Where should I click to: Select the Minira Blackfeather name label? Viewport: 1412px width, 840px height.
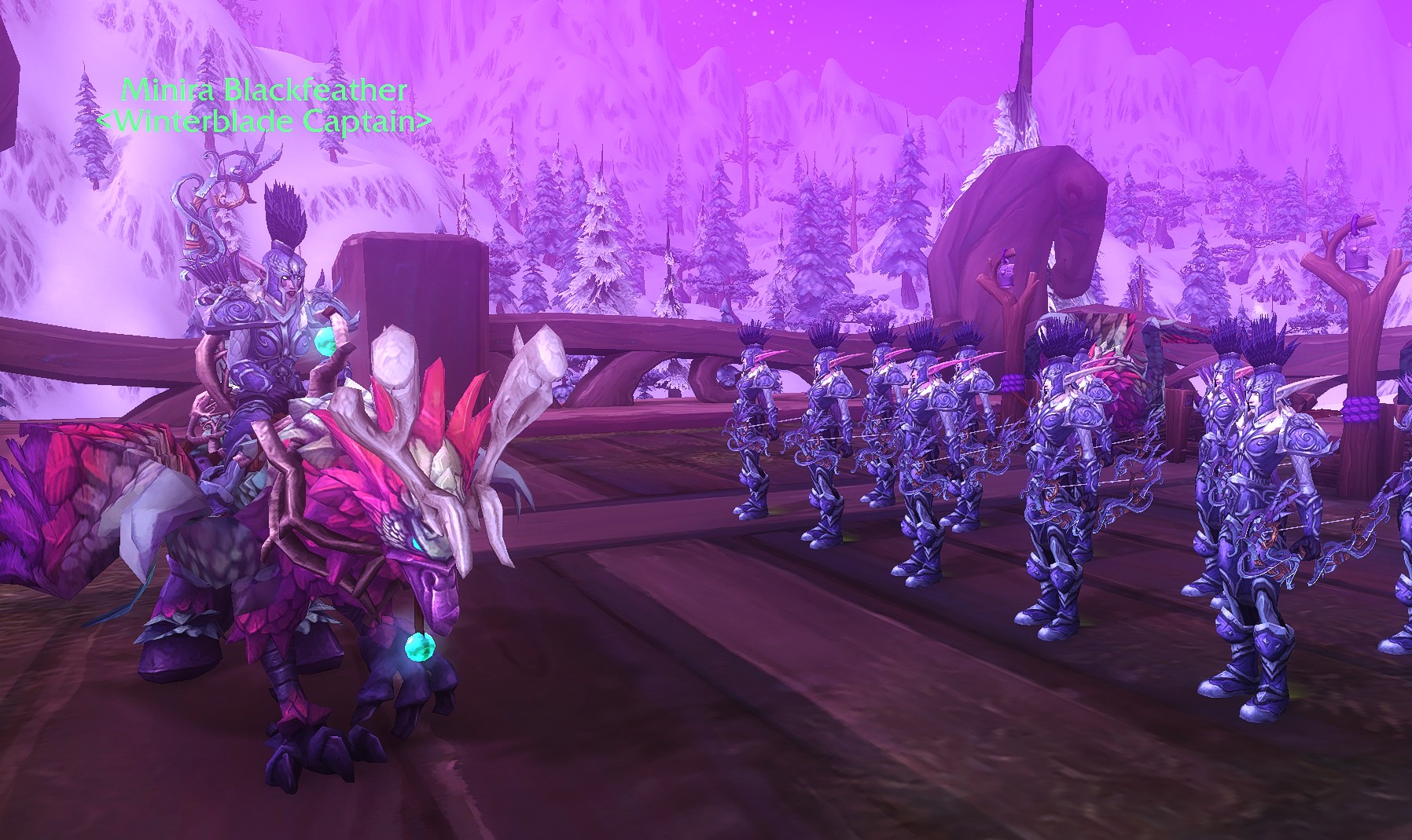[263, 91]
